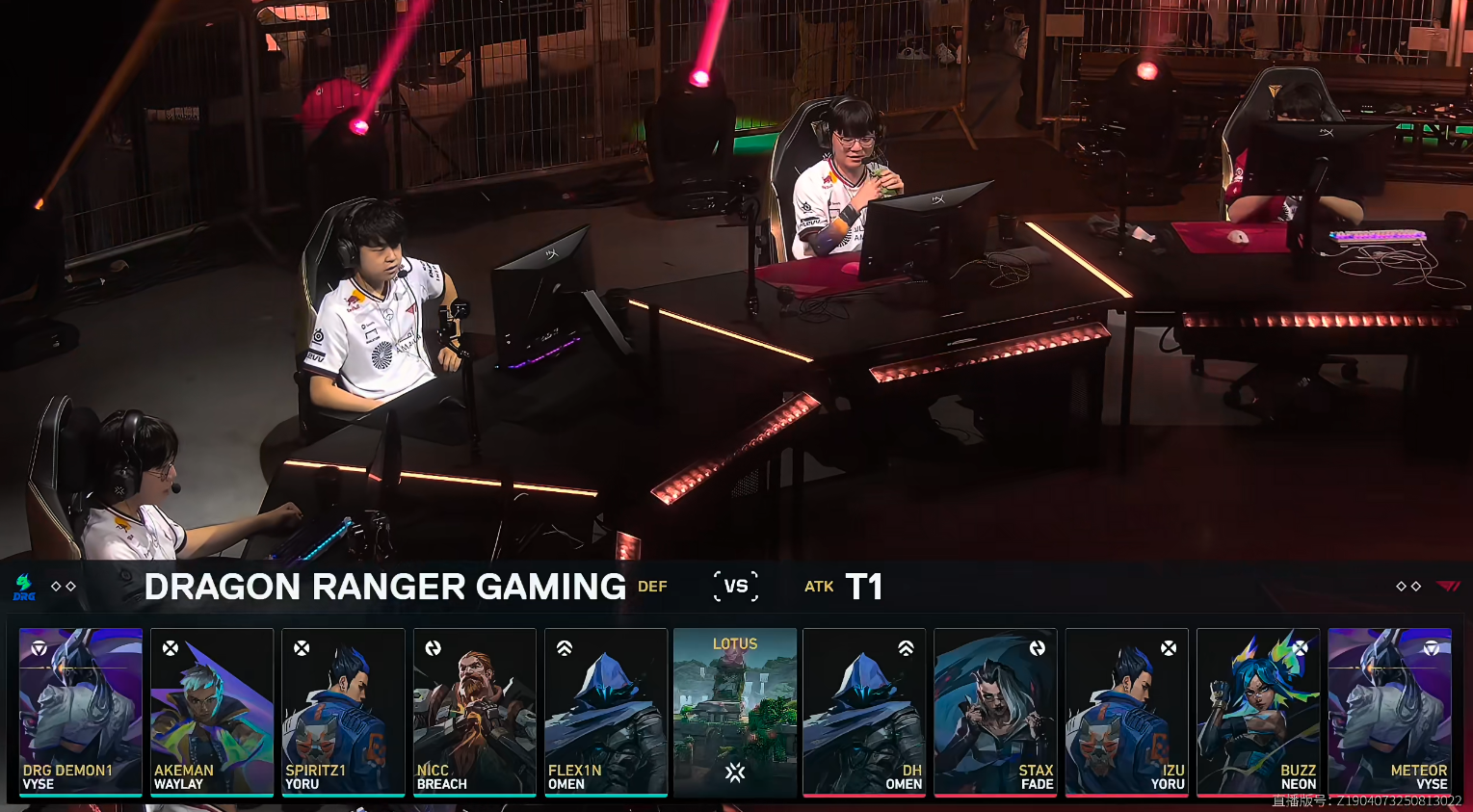1473x812 pixels.
Task: Open Flex1n's Omen agent card
Action: point(605,712)
